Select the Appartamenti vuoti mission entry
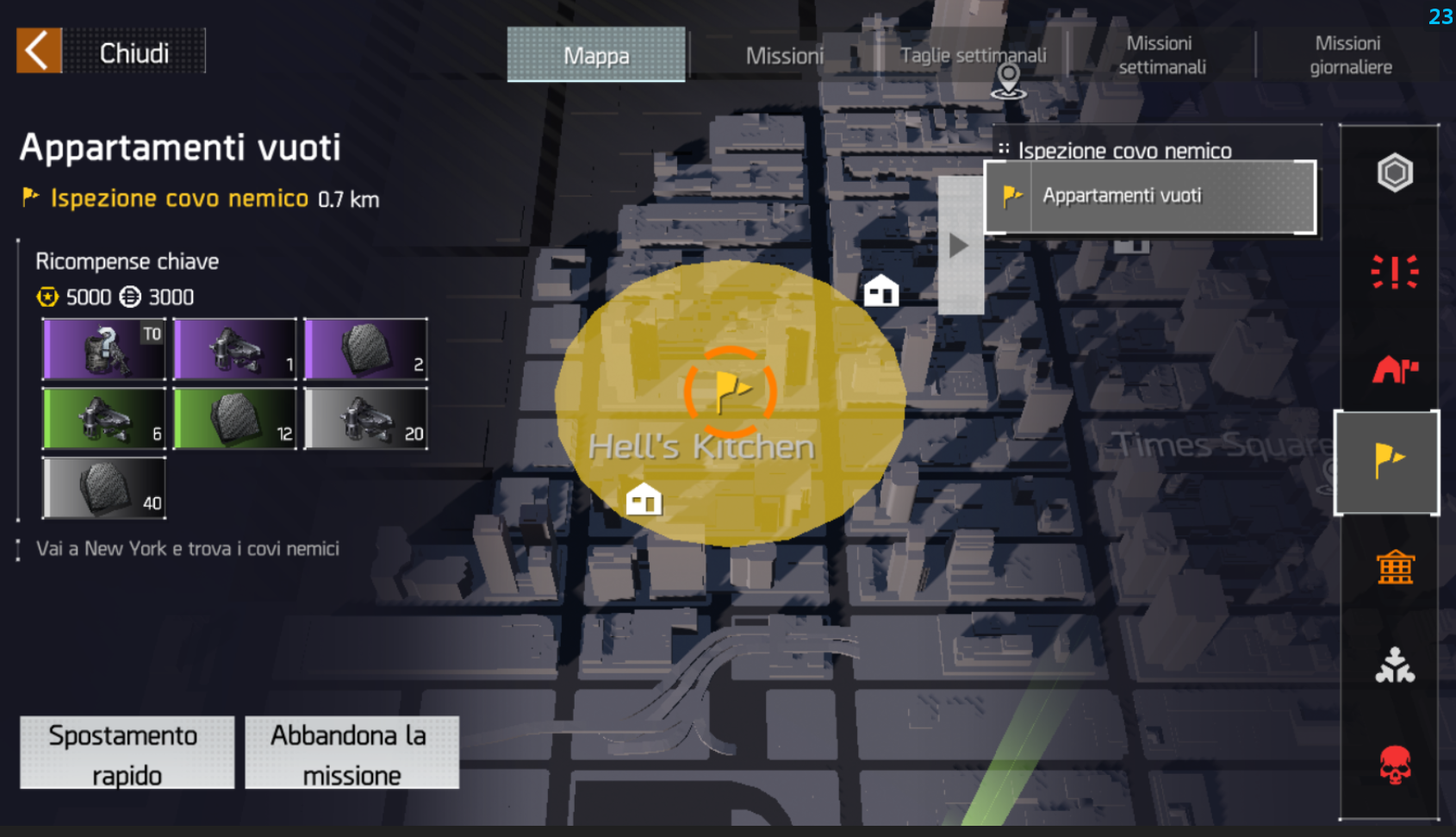Screen dimensions: 1456x837 point(1150,197)
